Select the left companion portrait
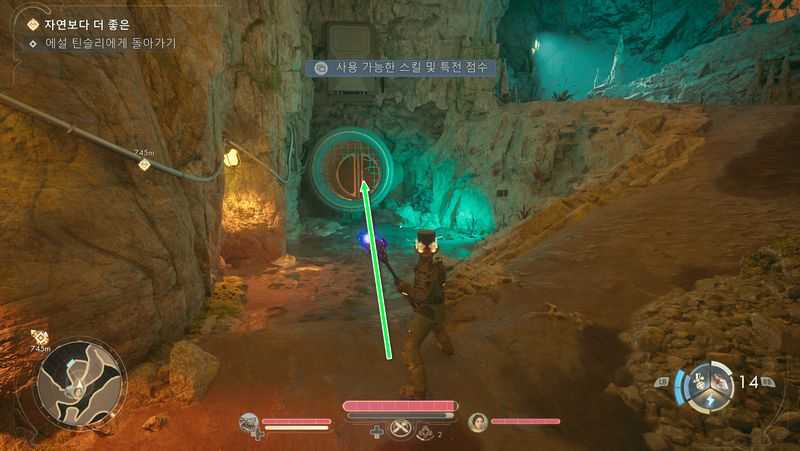The image size is (800, 451). coord(250,424)
